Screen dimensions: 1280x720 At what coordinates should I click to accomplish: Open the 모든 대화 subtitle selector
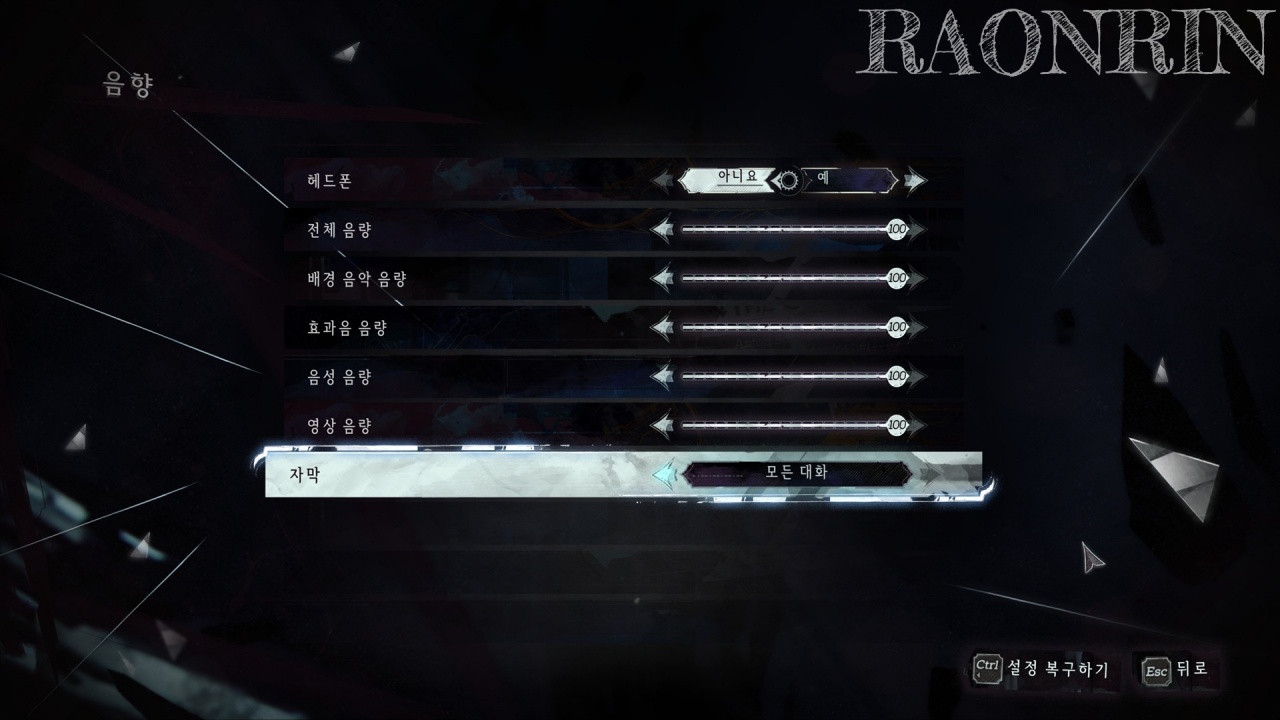tap(797, 473)
